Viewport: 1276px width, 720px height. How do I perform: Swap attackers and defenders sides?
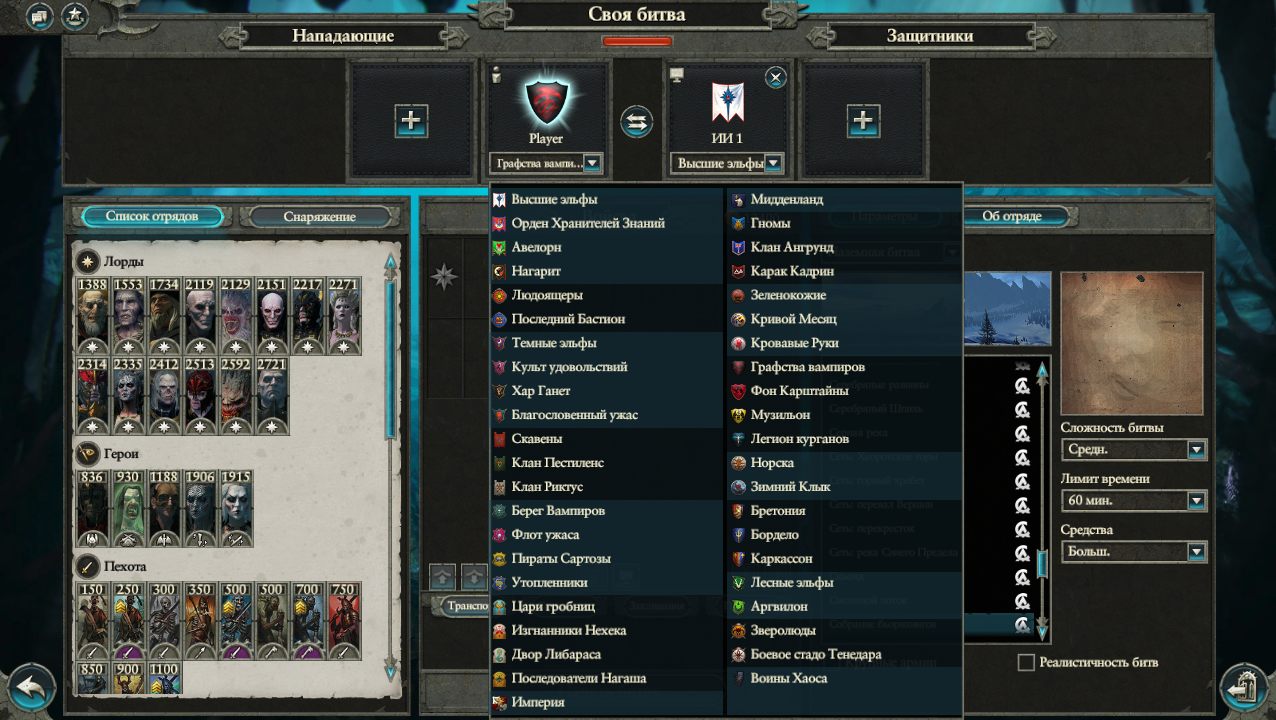636,122
